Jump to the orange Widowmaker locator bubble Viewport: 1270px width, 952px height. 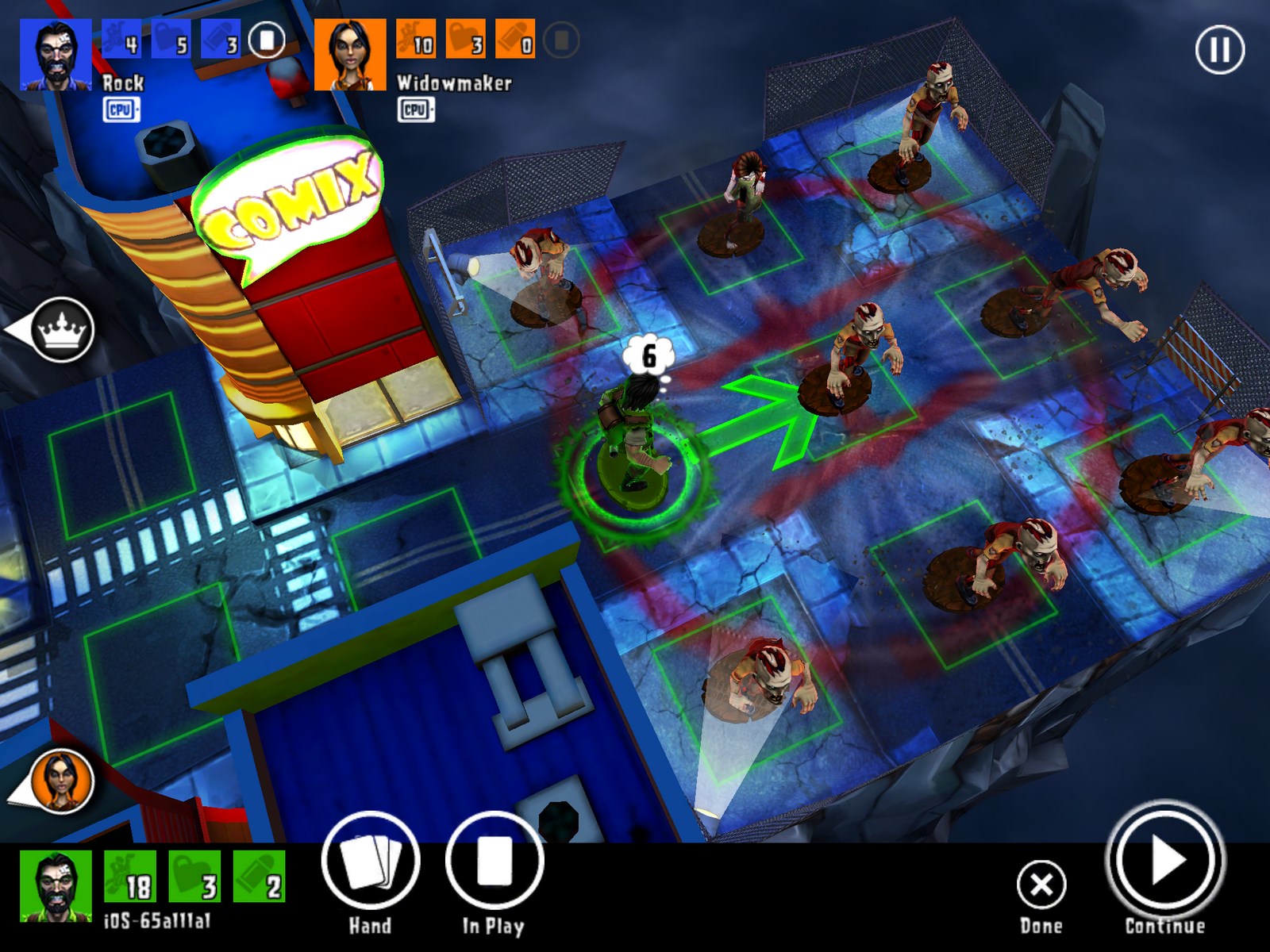[60, 781]
